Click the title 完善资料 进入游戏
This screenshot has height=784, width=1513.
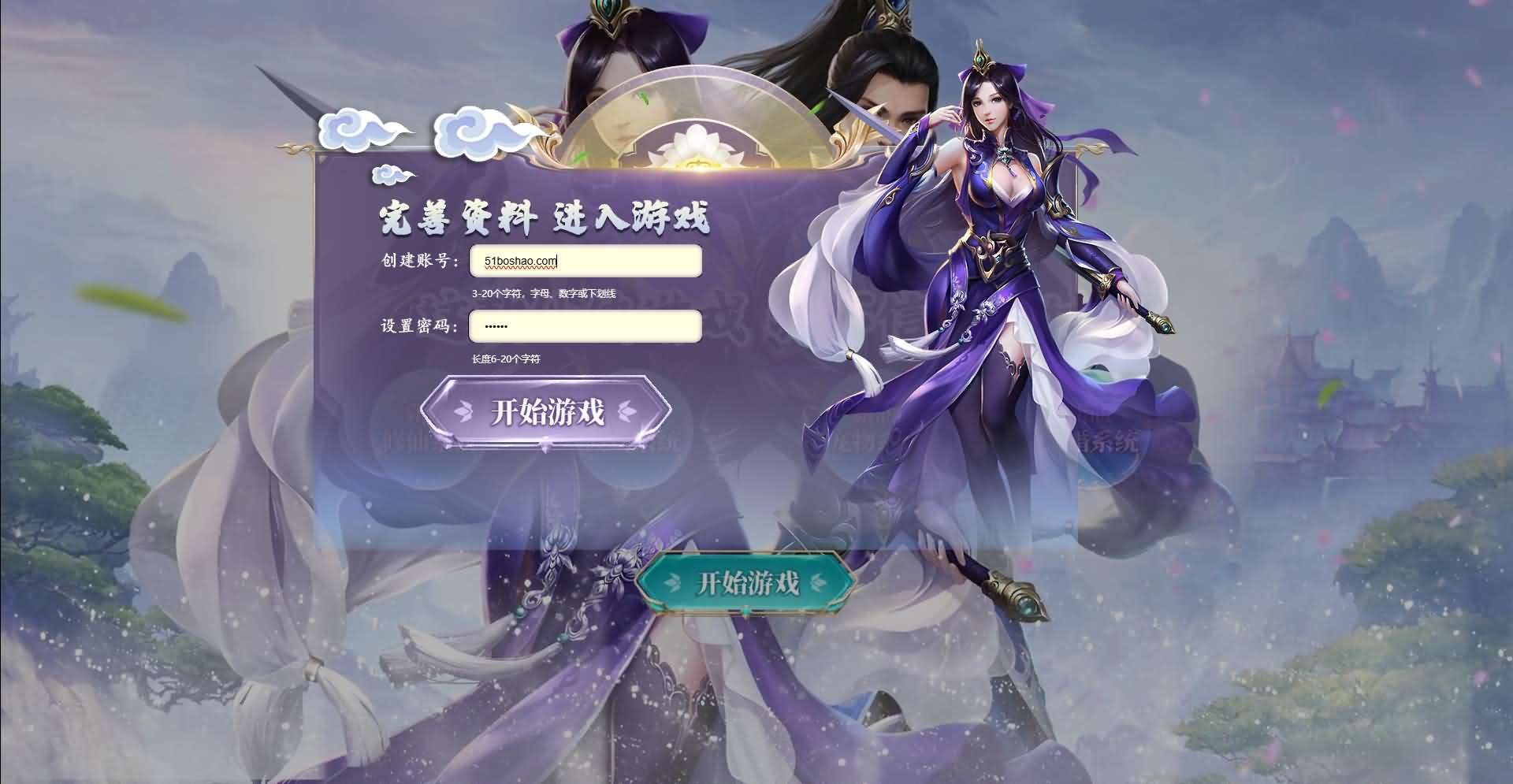point(544,217)
